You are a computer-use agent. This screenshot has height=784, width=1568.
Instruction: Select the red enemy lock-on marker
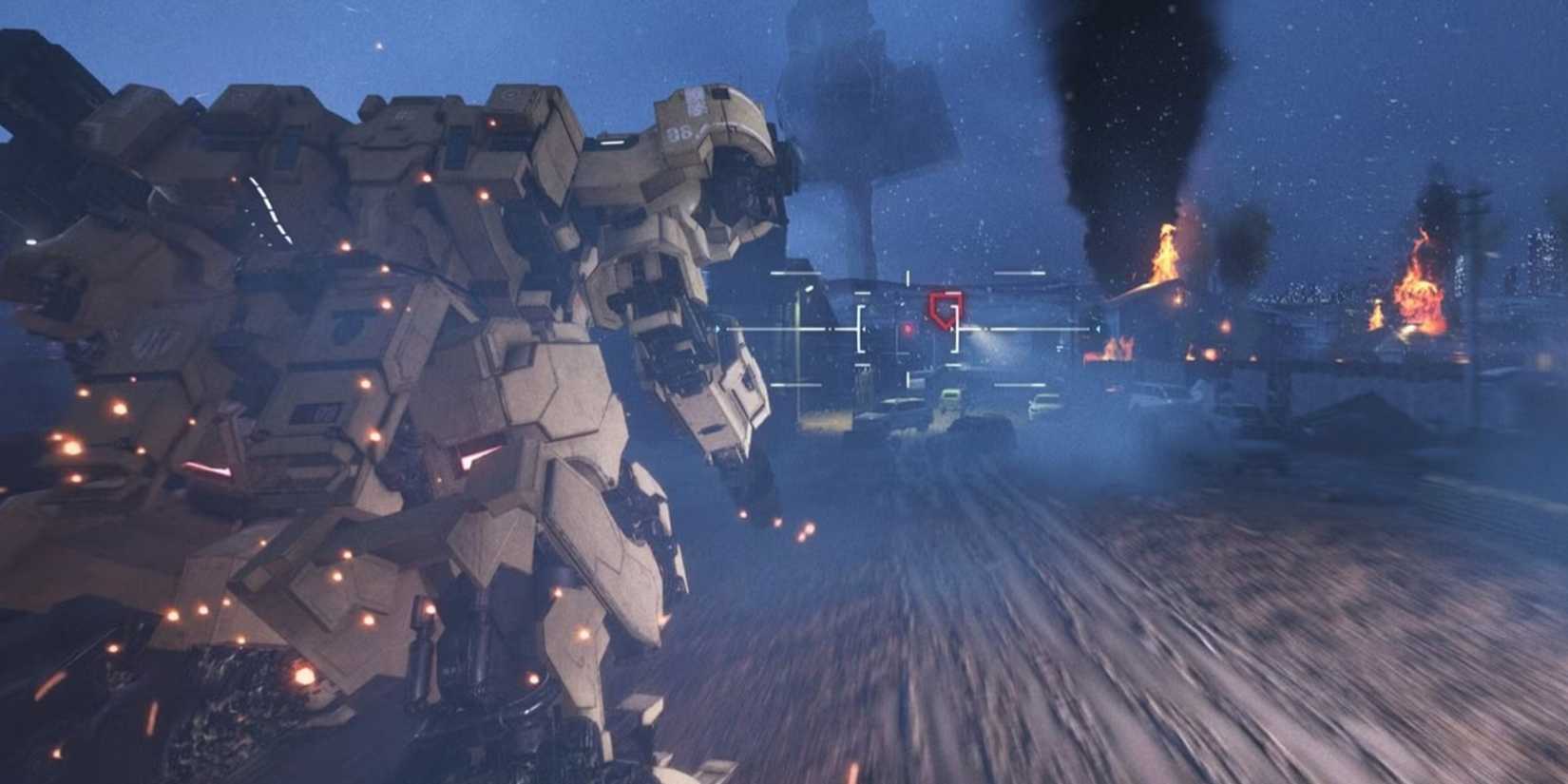(x=944, y=309)
